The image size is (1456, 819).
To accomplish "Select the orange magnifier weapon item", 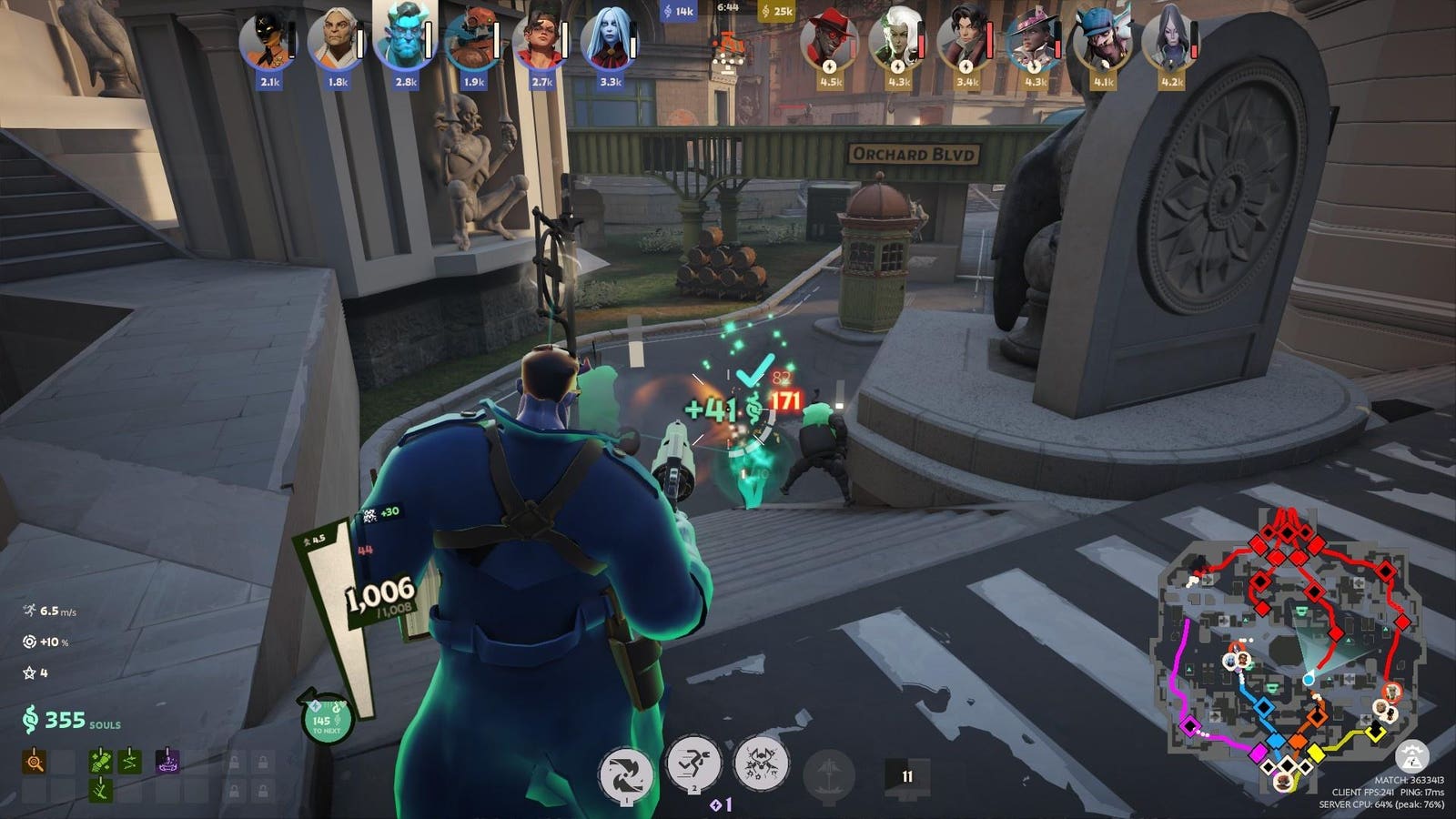I will (x=35, y=761).
